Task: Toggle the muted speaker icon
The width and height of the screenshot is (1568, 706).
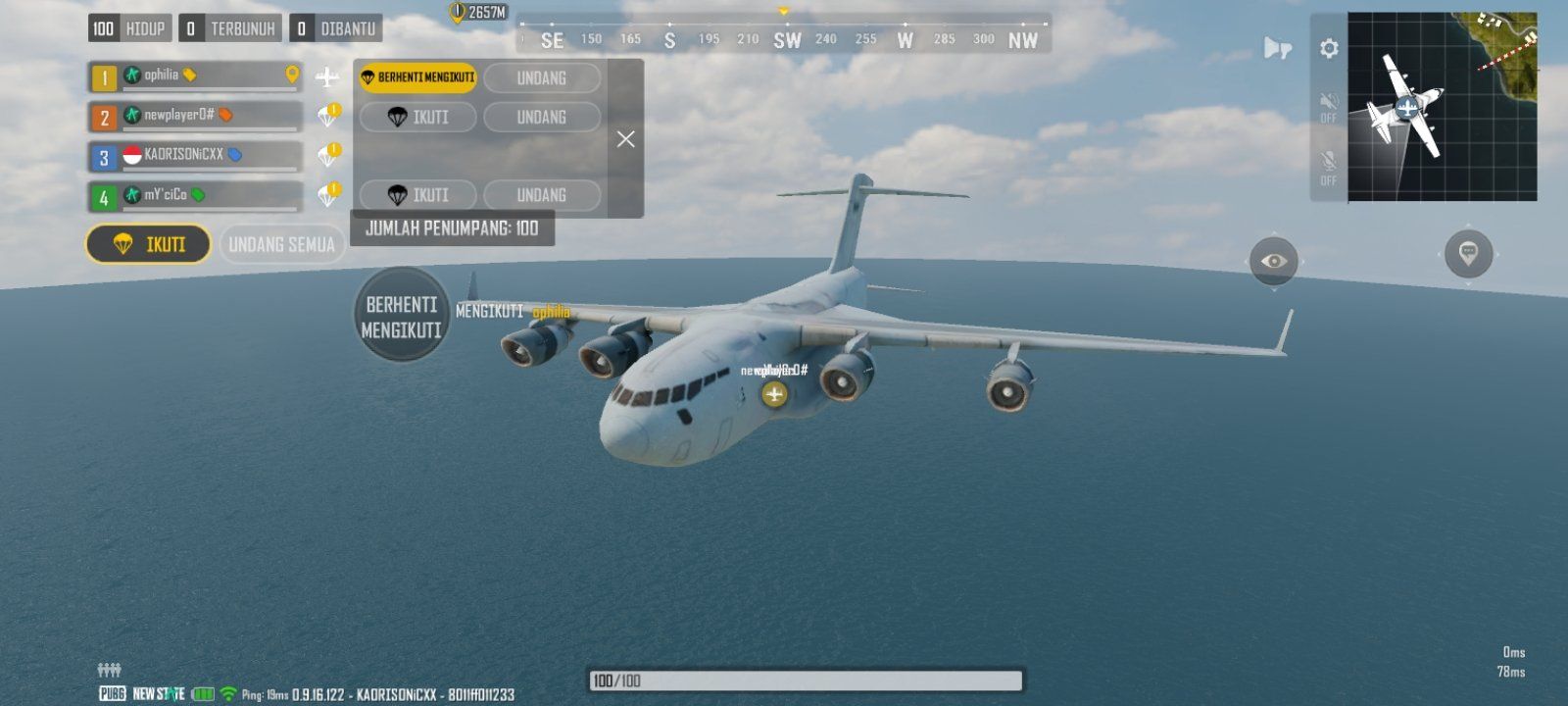Action: tap(1329, 105)
